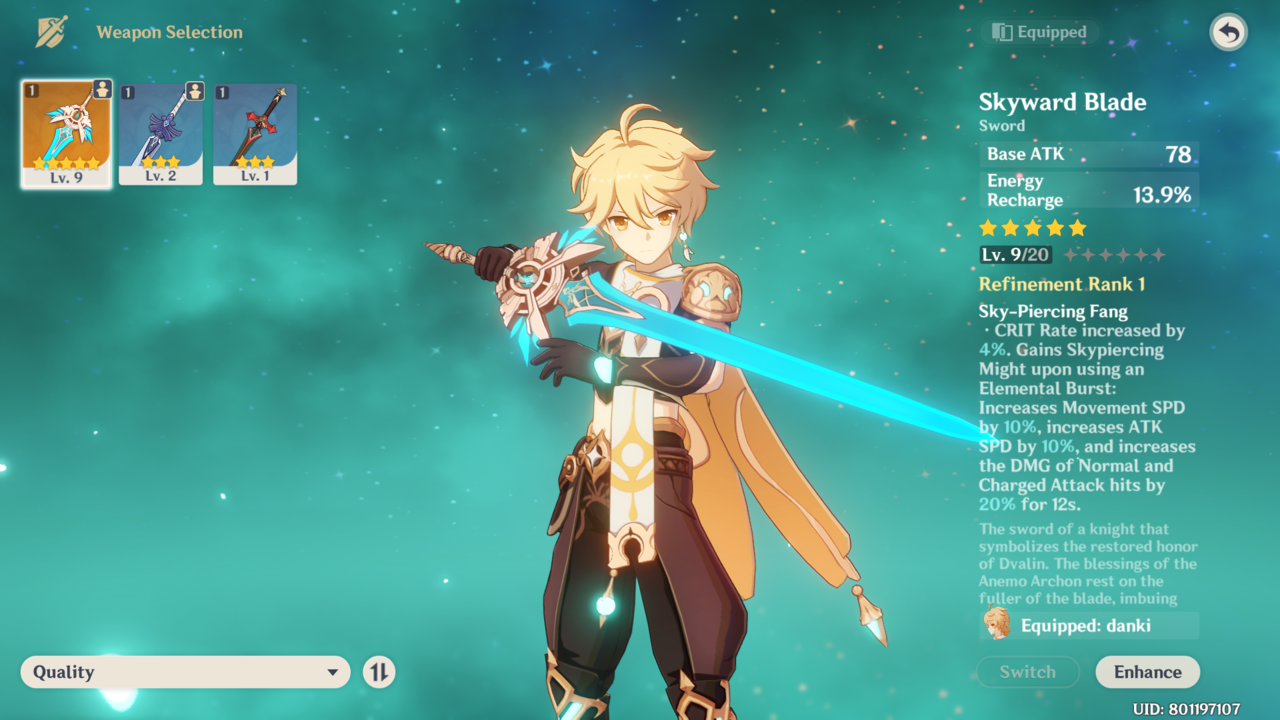Toggle the Equipped filter button
Screen dimensions: 1280x720
(1039, 33)
